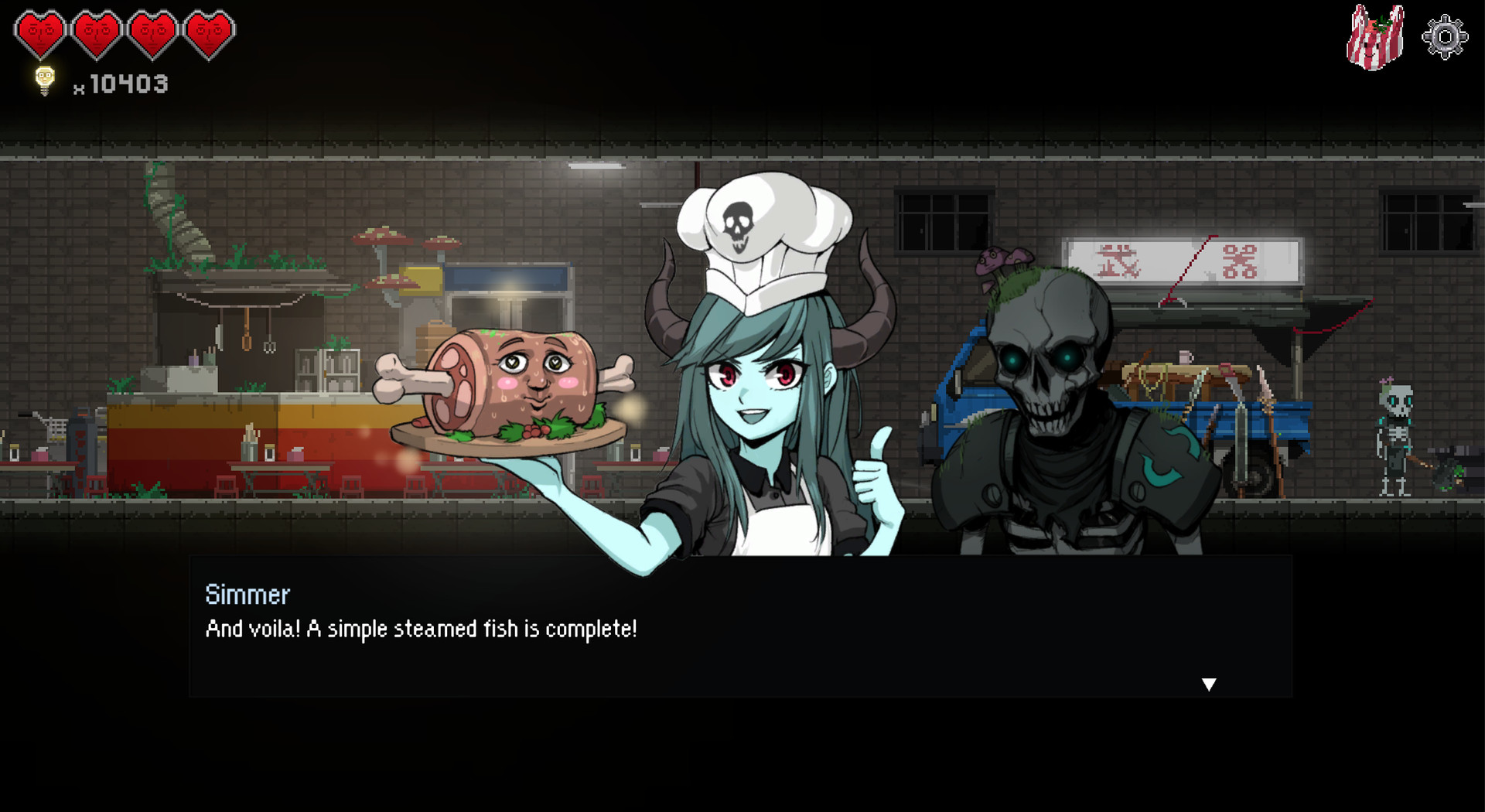The height and width of the screenshot is (812, 1485).
Task: Click the third heart in the health row
Action: pos(152,32)
